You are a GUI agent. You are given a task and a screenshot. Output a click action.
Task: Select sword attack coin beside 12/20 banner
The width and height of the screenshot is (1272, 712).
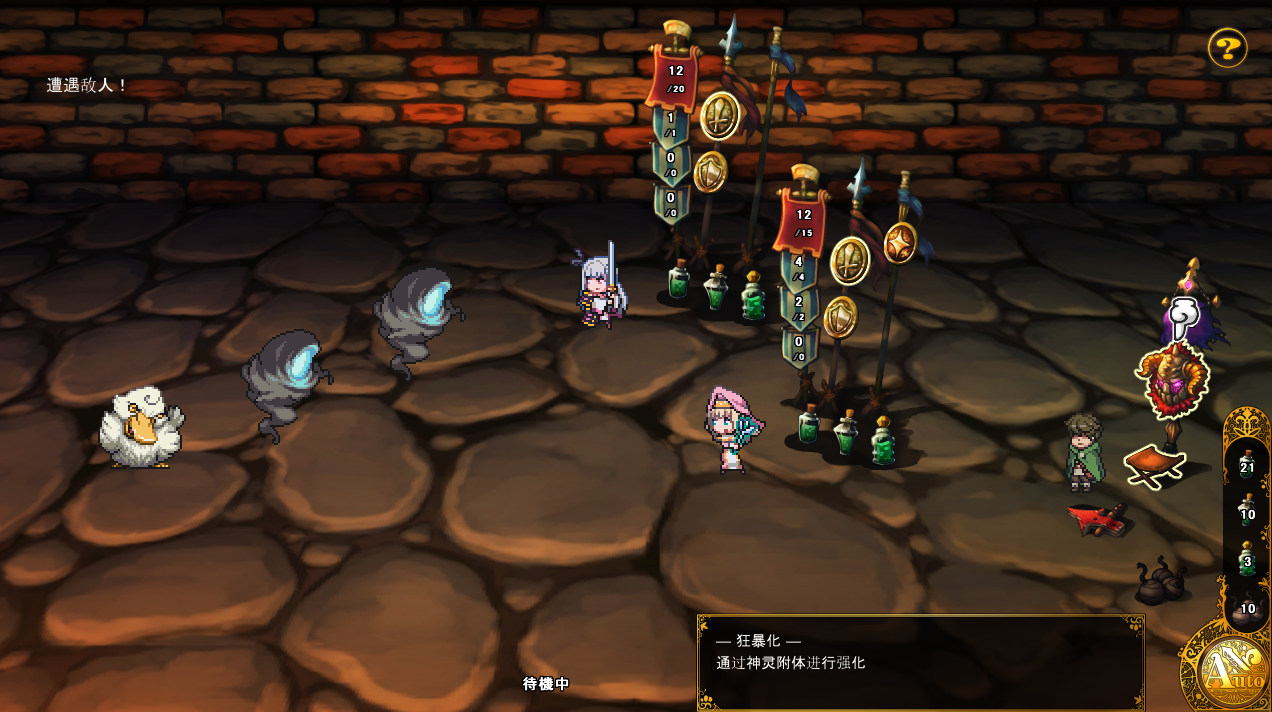click(x=719, y=116)
